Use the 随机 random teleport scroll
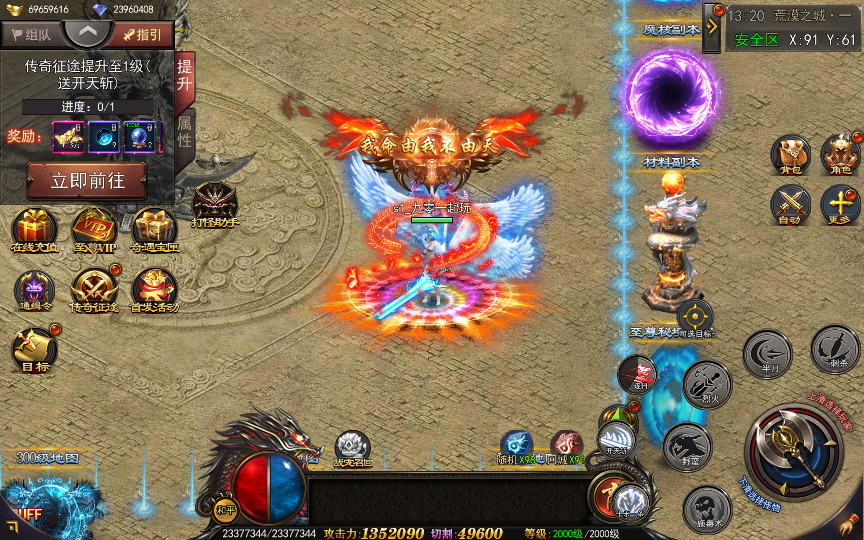864x540 pixels. [x=517, y=446]
